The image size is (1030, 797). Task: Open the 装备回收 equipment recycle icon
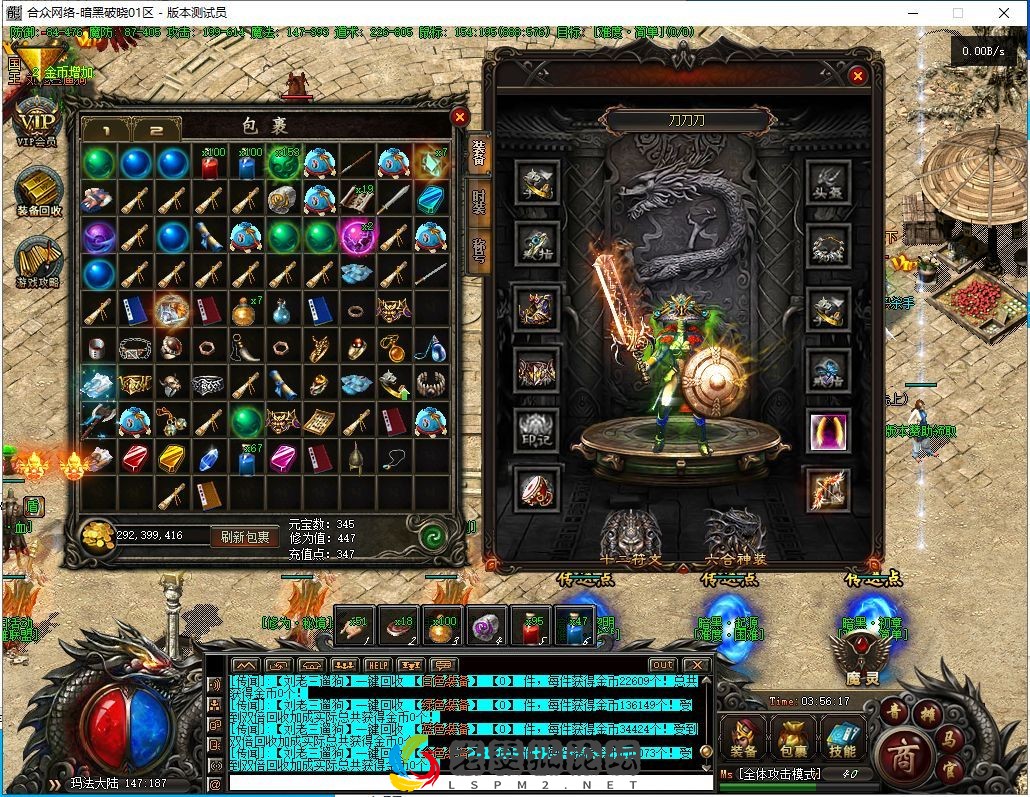click(38, 190)
